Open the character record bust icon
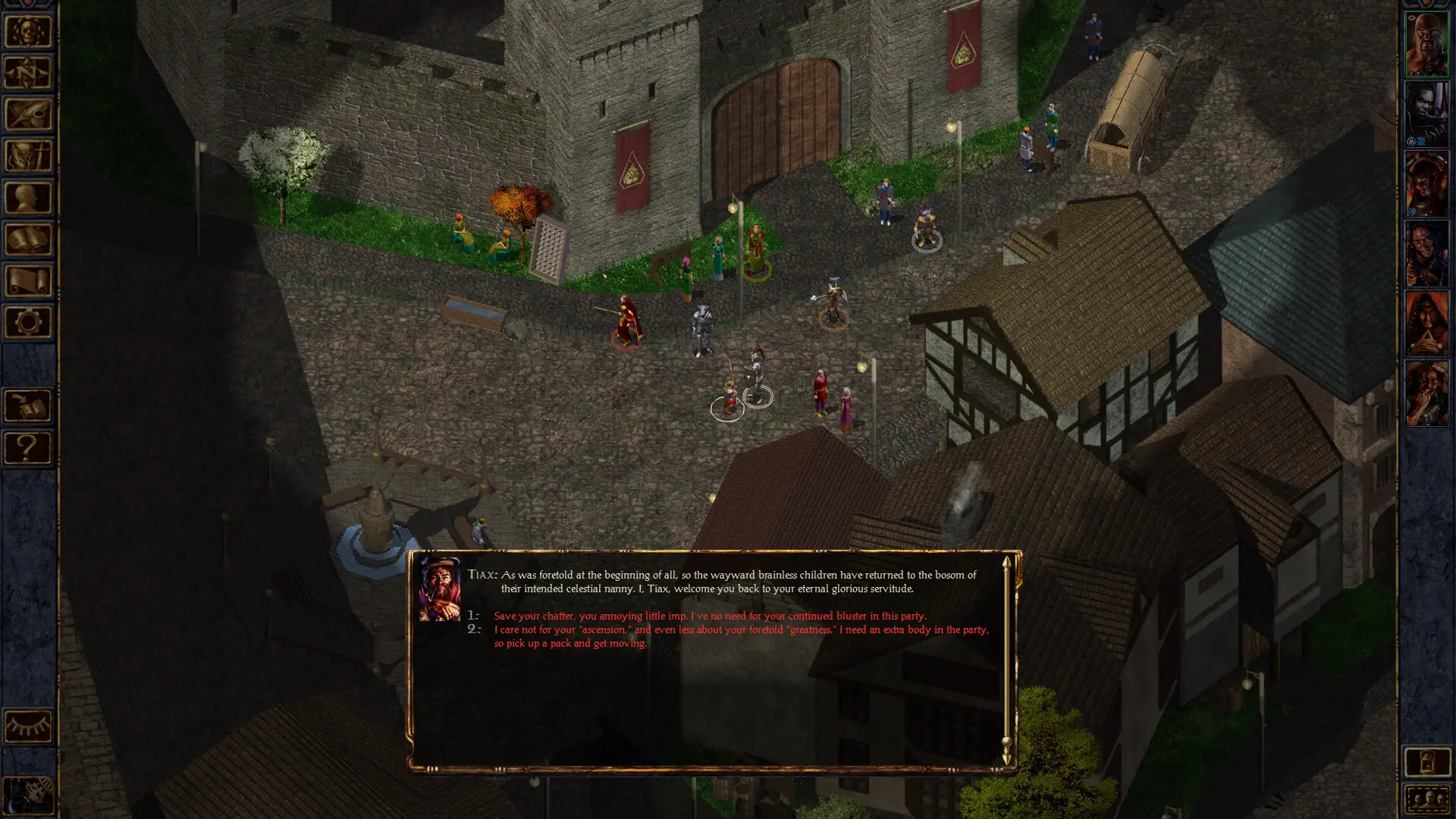 coord(28,198)
